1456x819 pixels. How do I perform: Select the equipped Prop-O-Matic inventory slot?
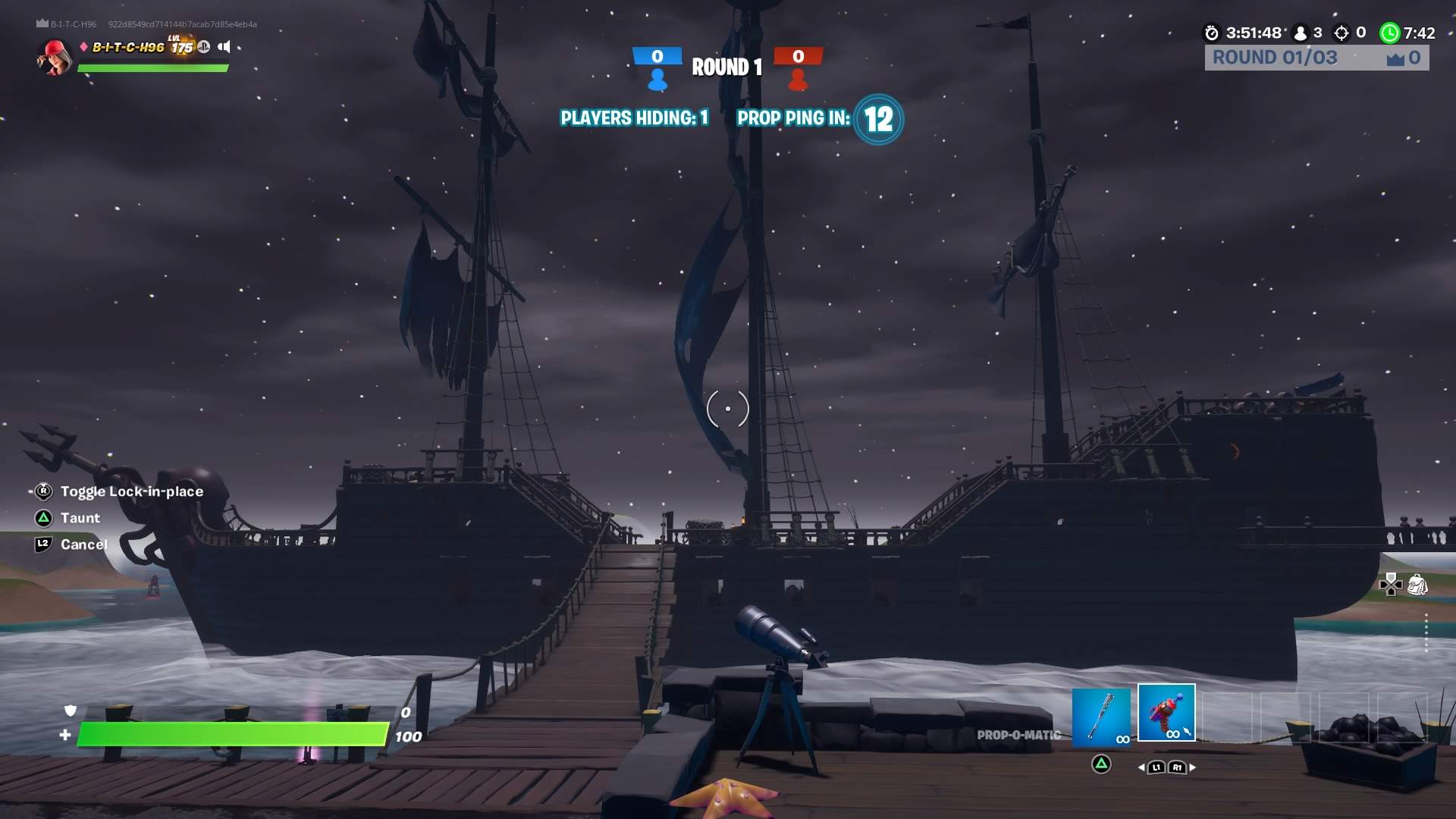pyautogui.click(x=1168, y=713)
